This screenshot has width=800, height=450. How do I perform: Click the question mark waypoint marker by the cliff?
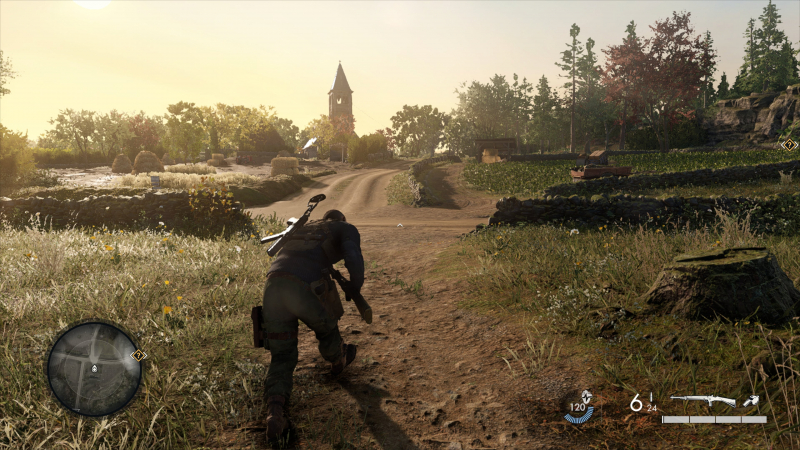pos(788,144)
